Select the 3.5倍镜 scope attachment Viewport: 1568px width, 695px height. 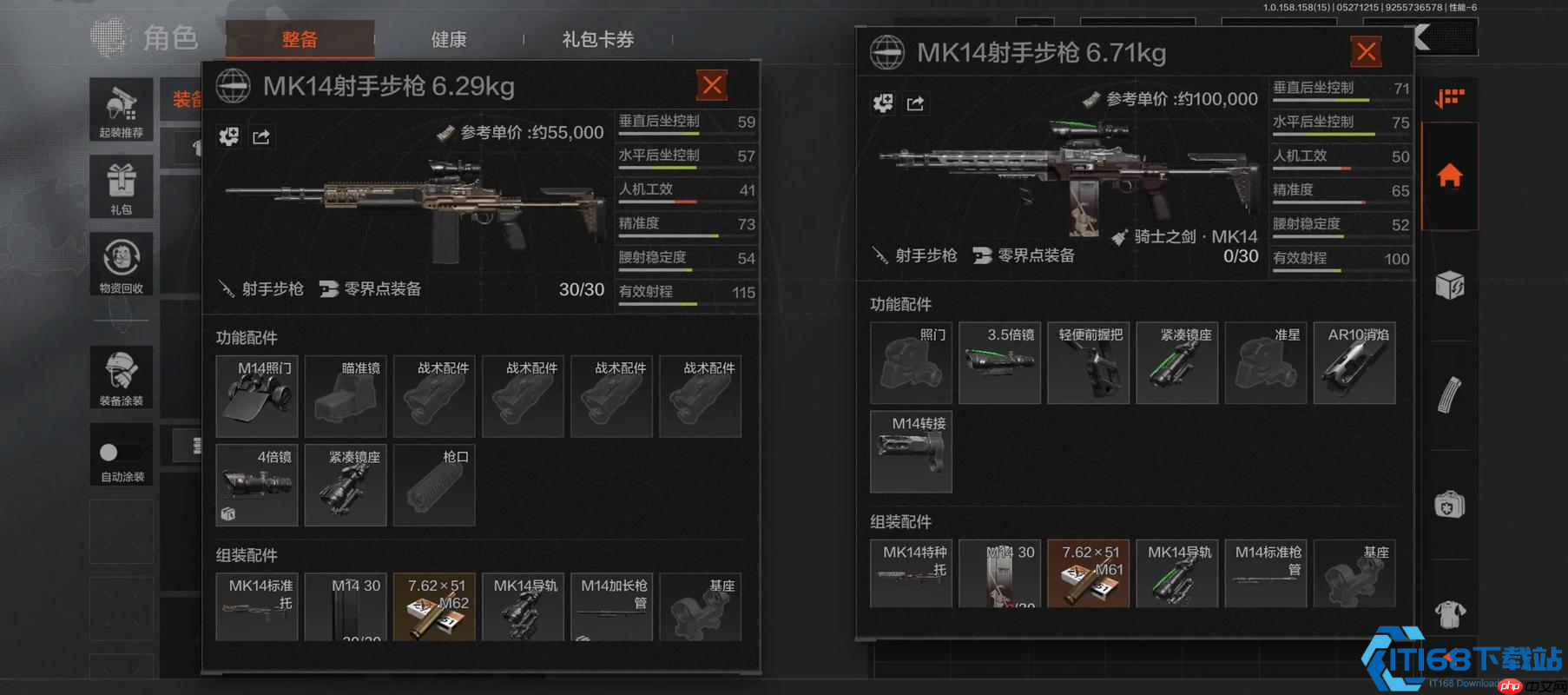click(x=999, y=362)
